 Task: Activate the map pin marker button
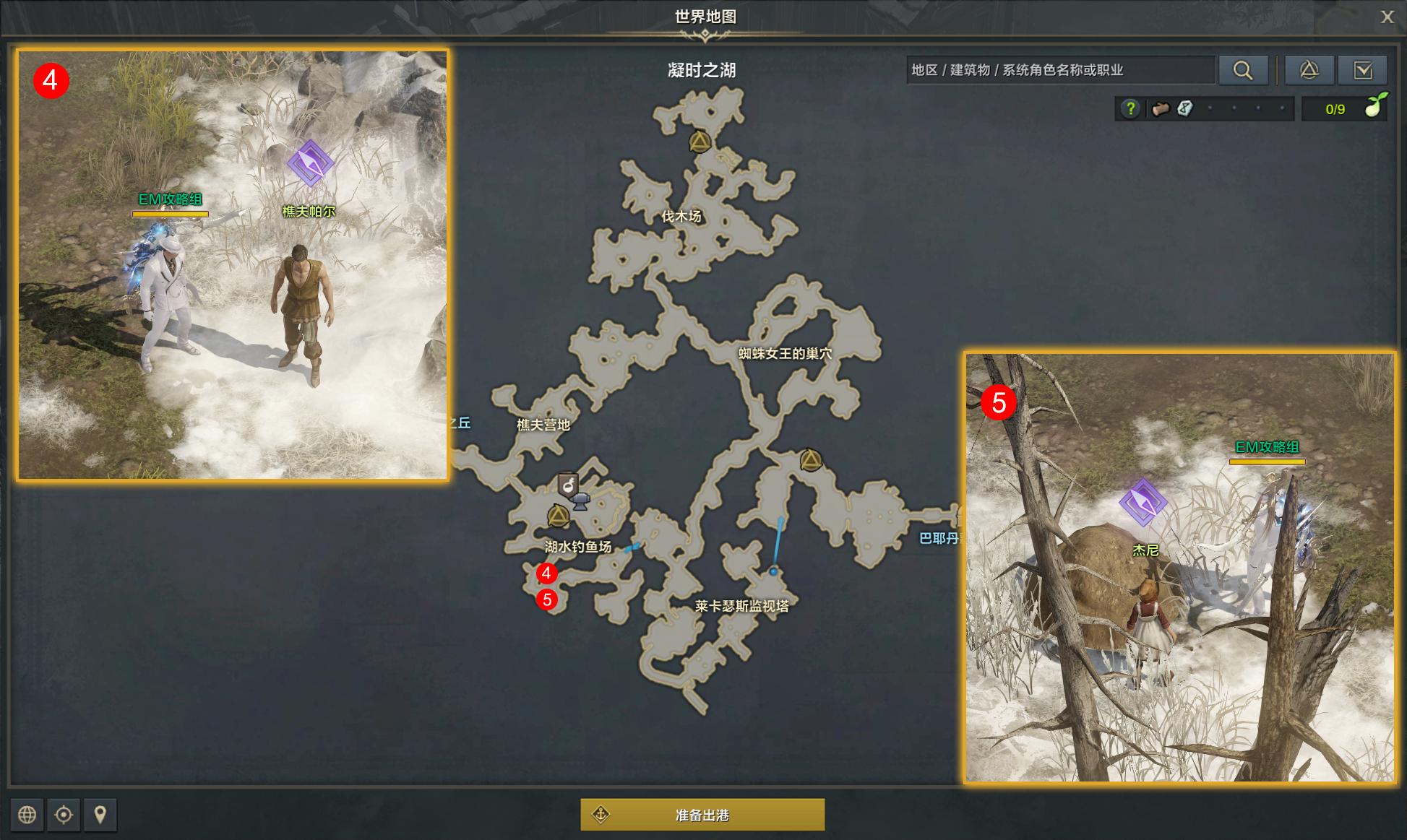(100, 815)
